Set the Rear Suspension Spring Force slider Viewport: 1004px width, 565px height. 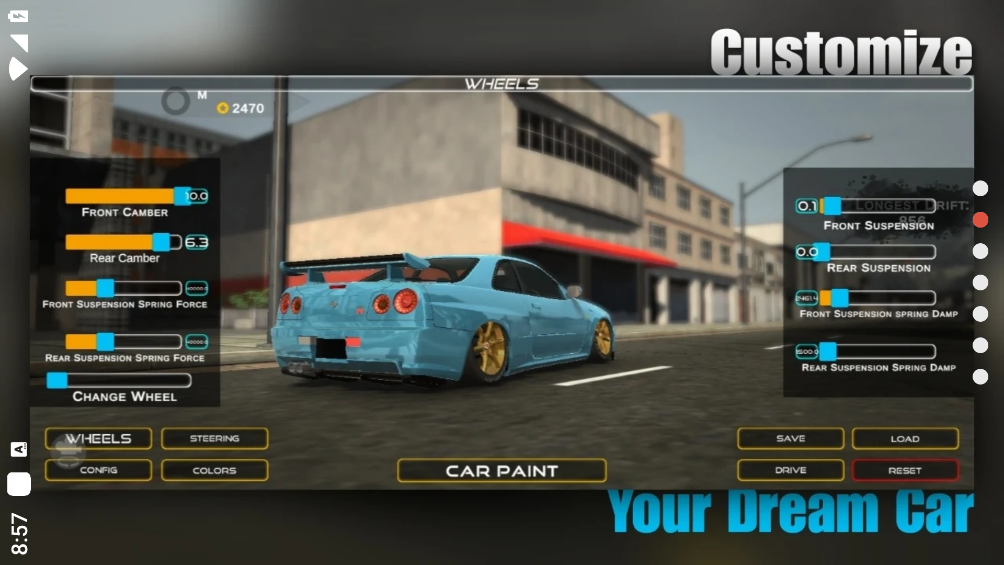[104, 342]
